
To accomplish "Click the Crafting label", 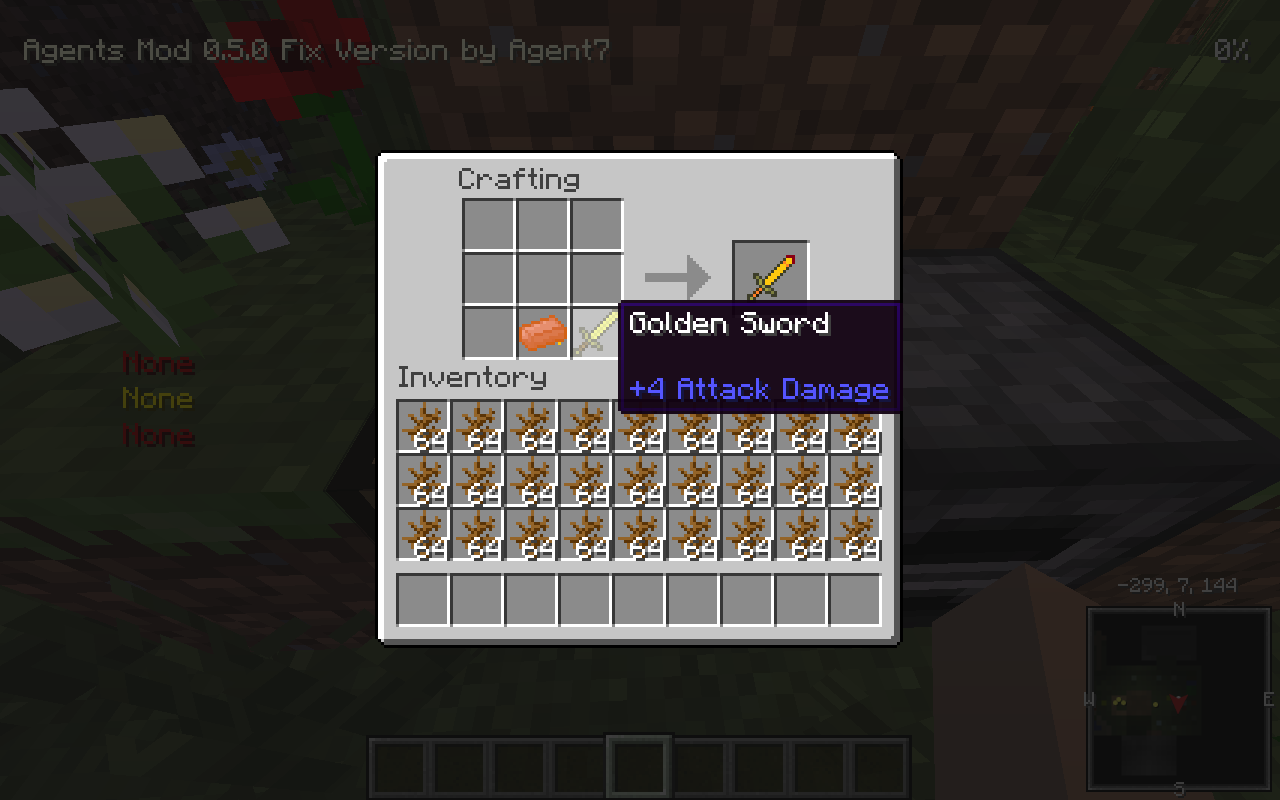I will point(518,179).
